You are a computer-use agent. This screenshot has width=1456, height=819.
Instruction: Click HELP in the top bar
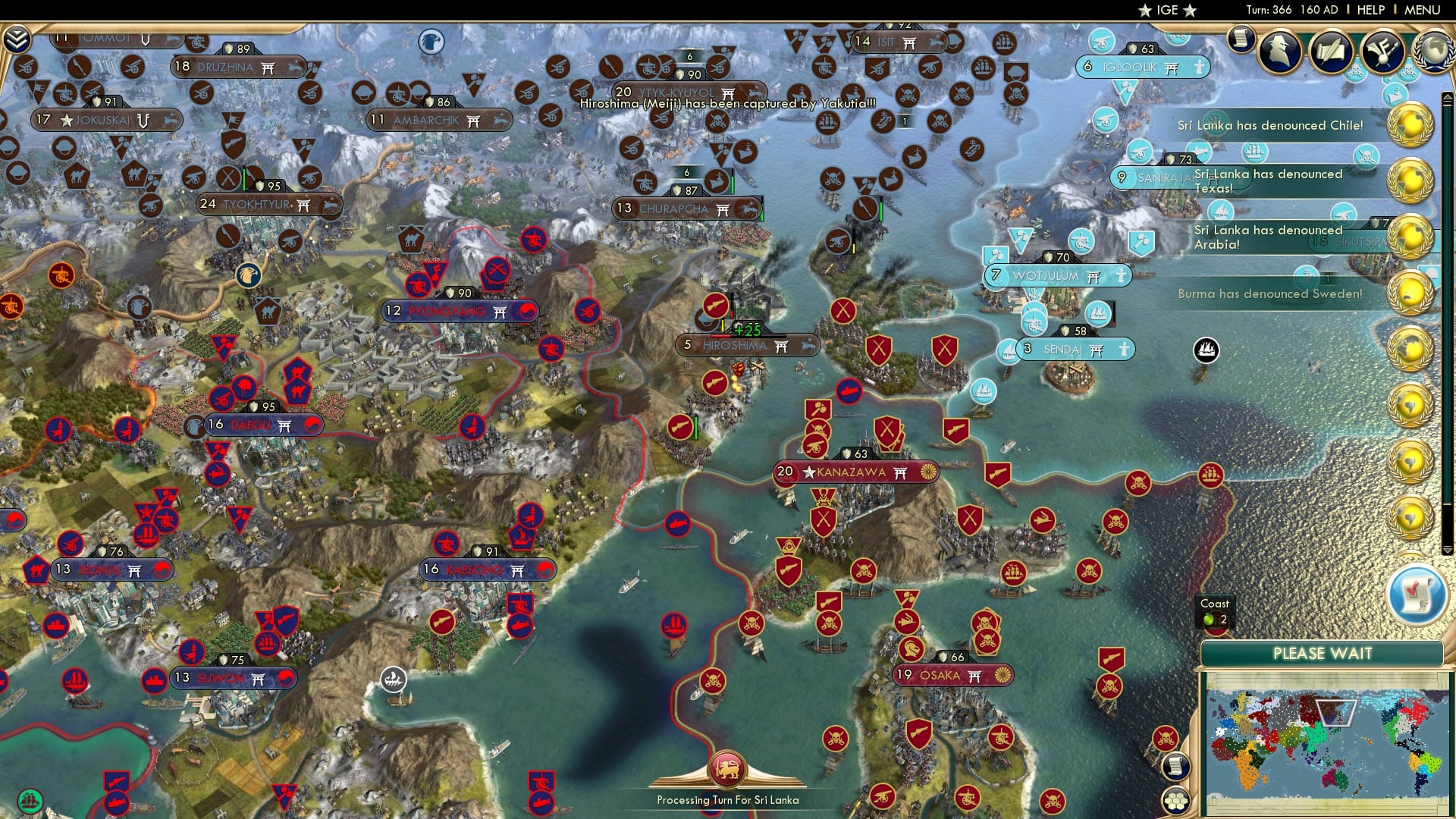point(1371,9)
